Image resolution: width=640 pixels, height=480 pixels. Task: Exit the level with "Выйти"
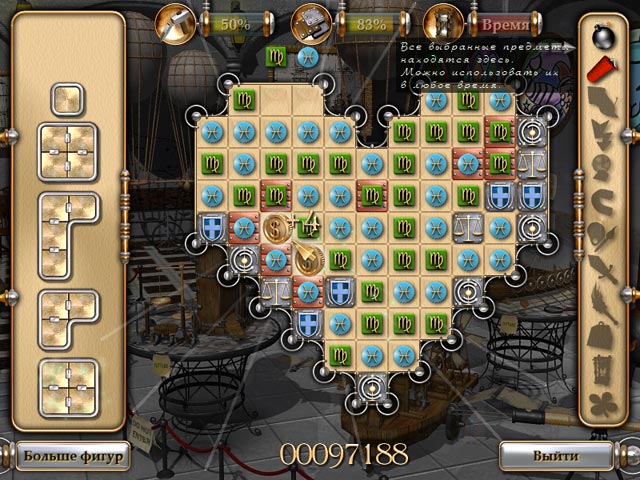557,456
